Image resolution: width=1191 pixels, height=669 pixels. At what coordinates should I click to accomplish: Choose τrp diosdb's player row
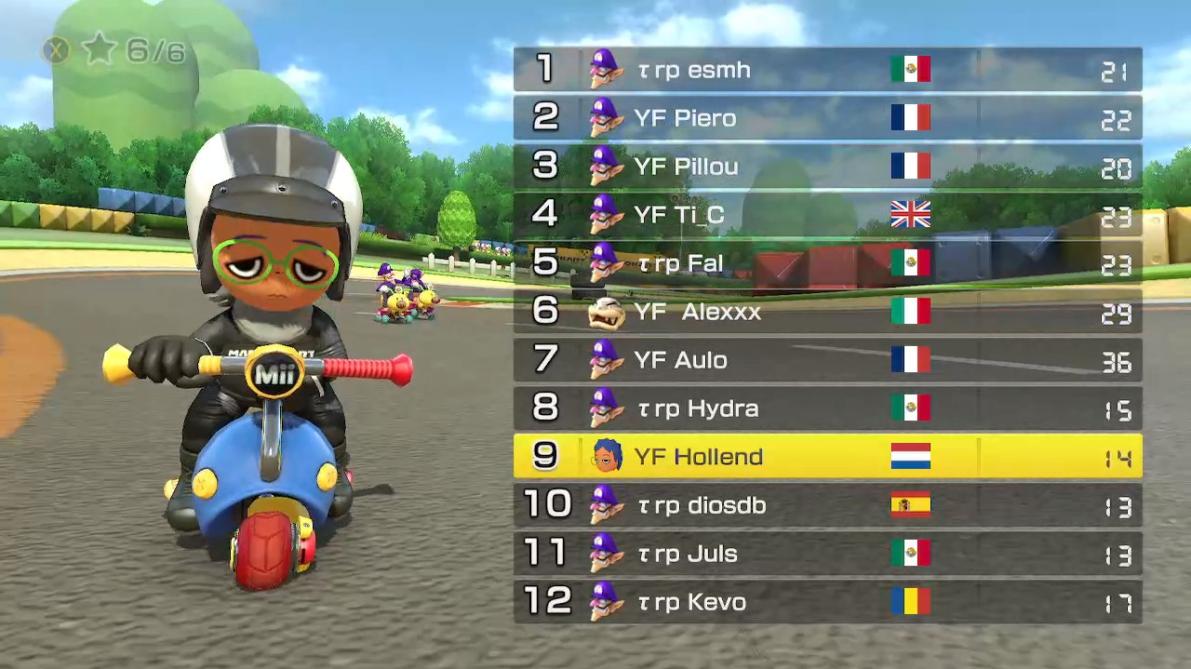click(x=827, y=505)
